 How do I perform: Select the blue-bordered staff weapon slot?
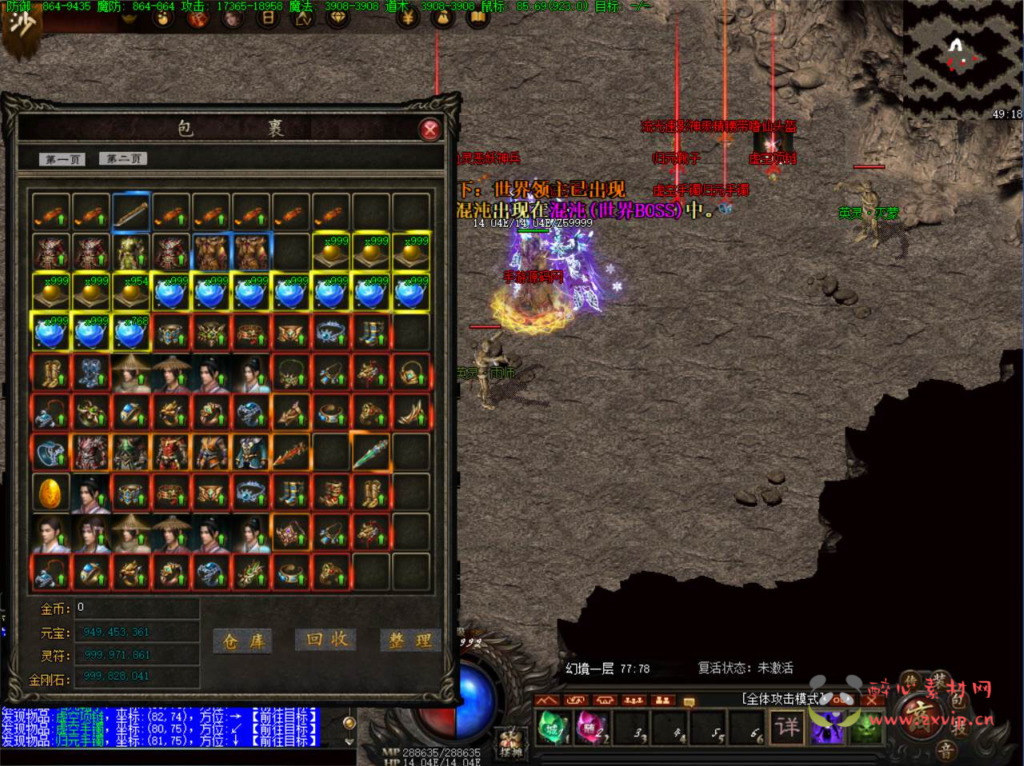(131, 212)
